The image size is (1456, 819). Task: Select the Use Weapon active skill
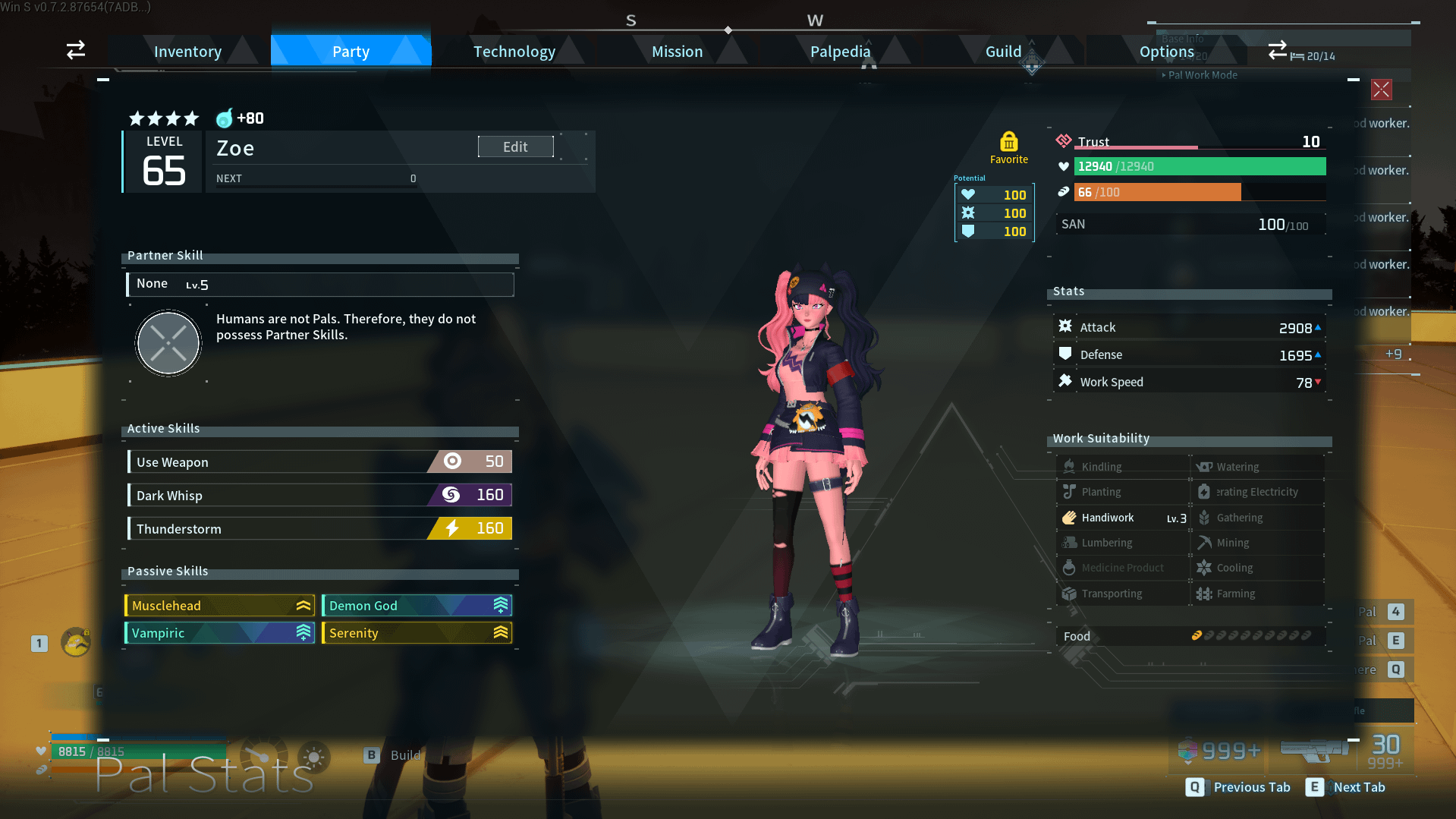click(x=319, y=461)
